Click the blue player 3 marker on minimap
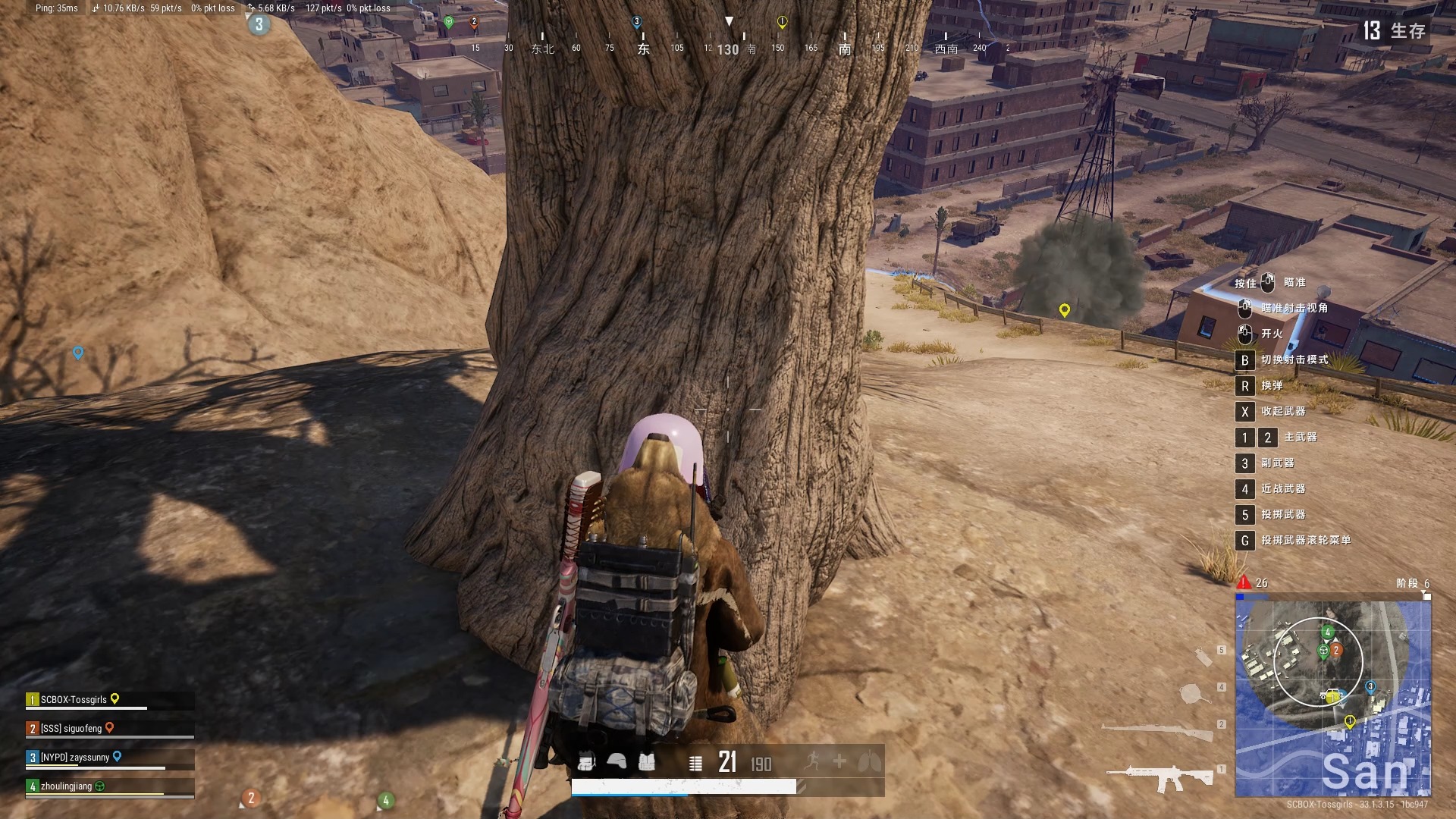The image size is (1456, 819). 1370,687
